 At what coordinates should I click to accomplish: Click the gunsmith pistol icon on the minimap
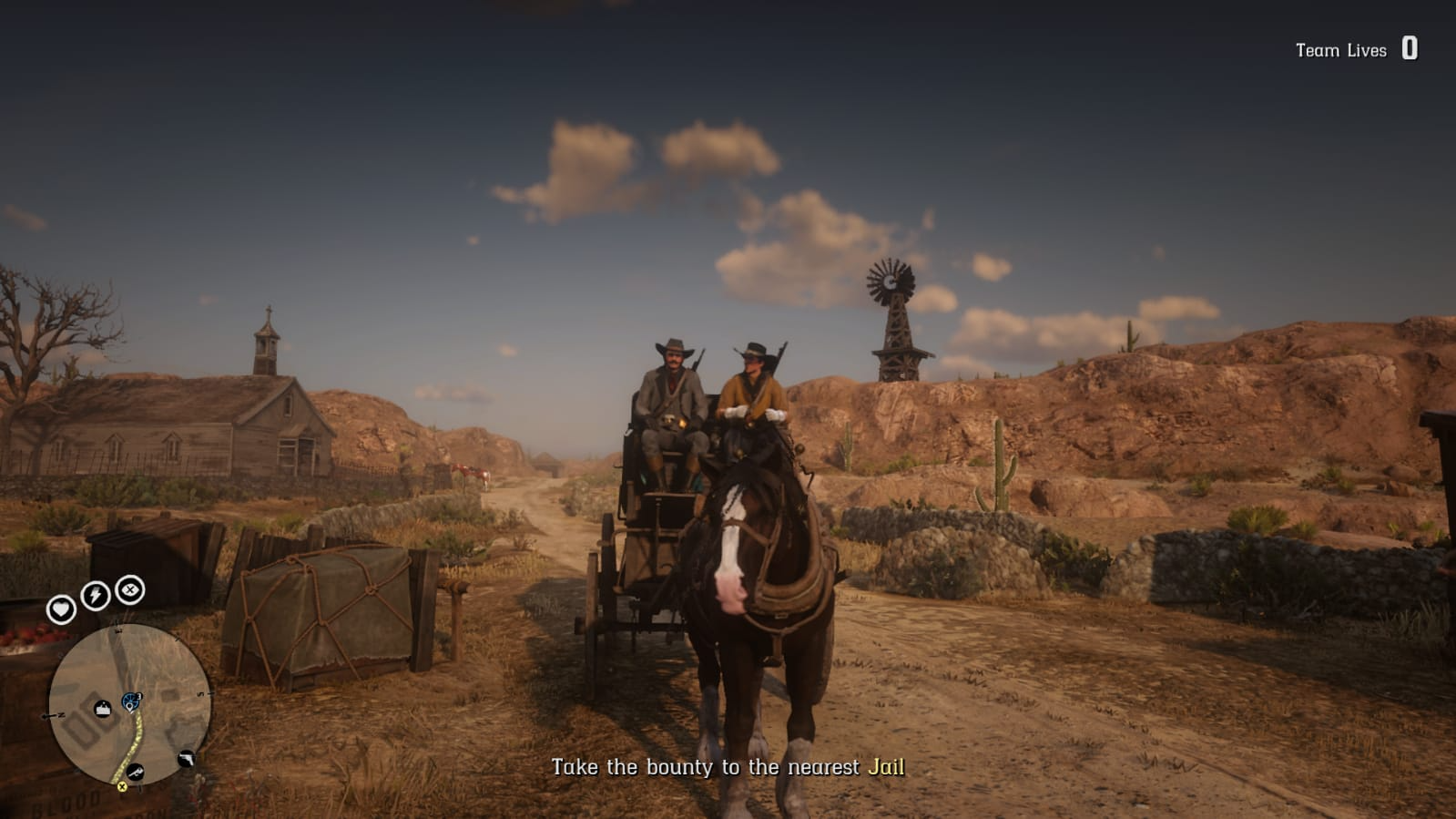pos(187,760)
